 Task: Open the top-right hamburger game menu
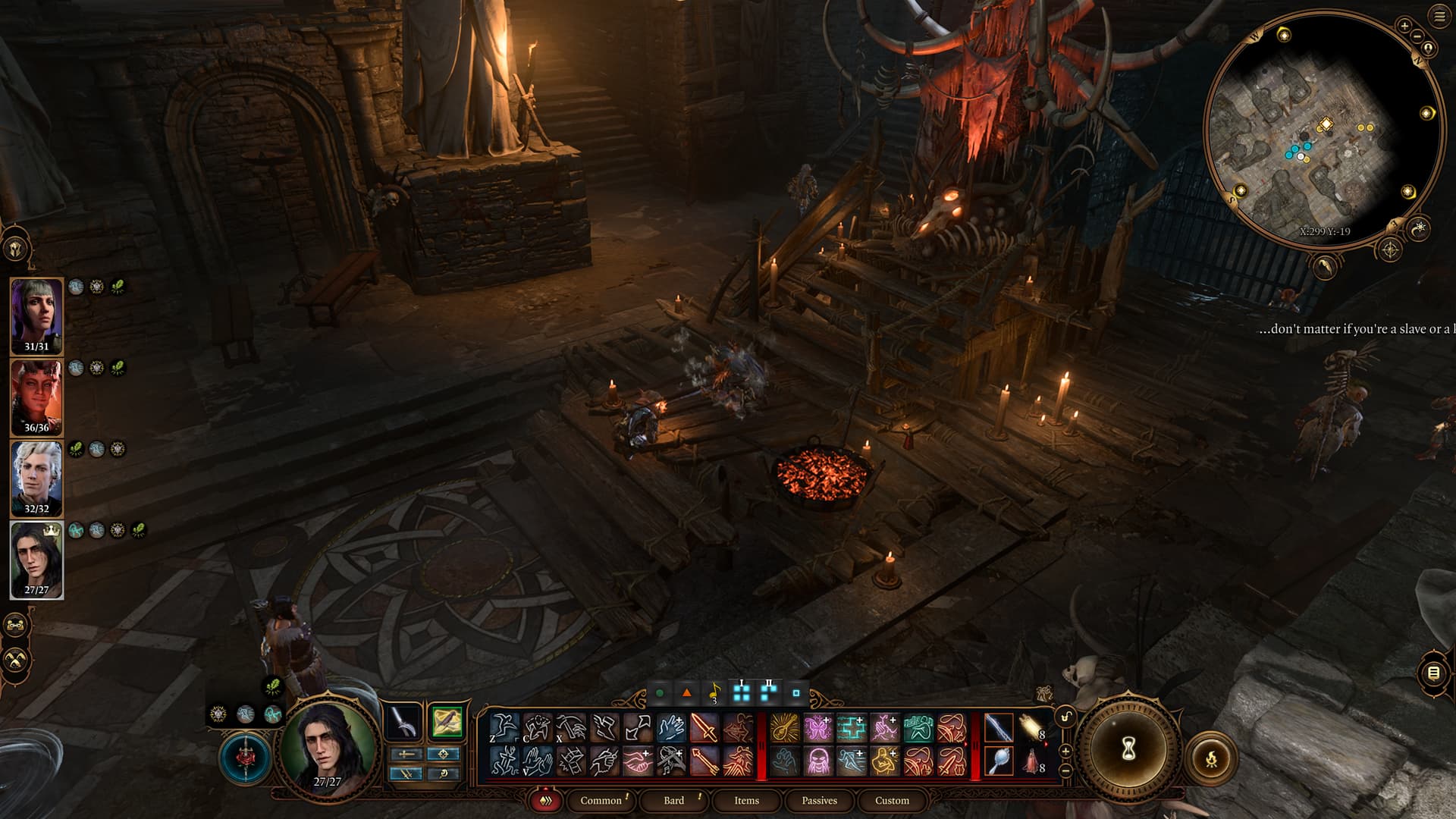coord(1439,17)
